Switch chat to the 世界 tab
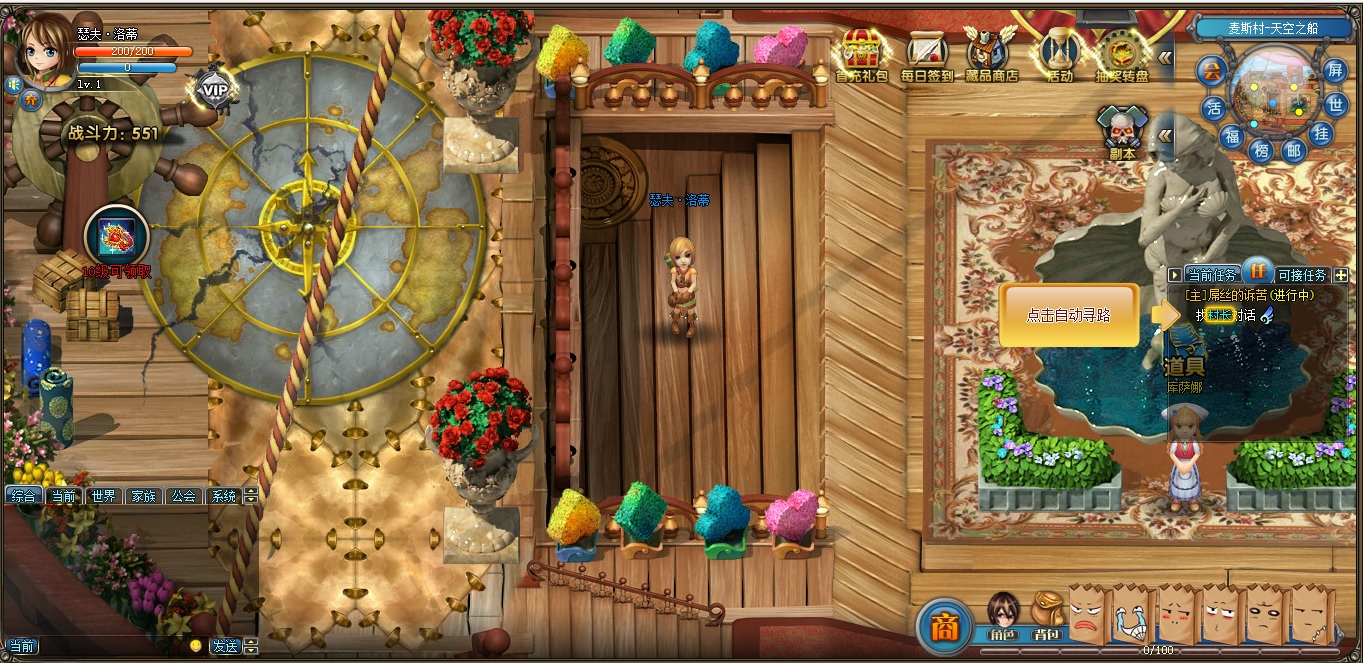The image size is (1363, 663). coord(103,496)
